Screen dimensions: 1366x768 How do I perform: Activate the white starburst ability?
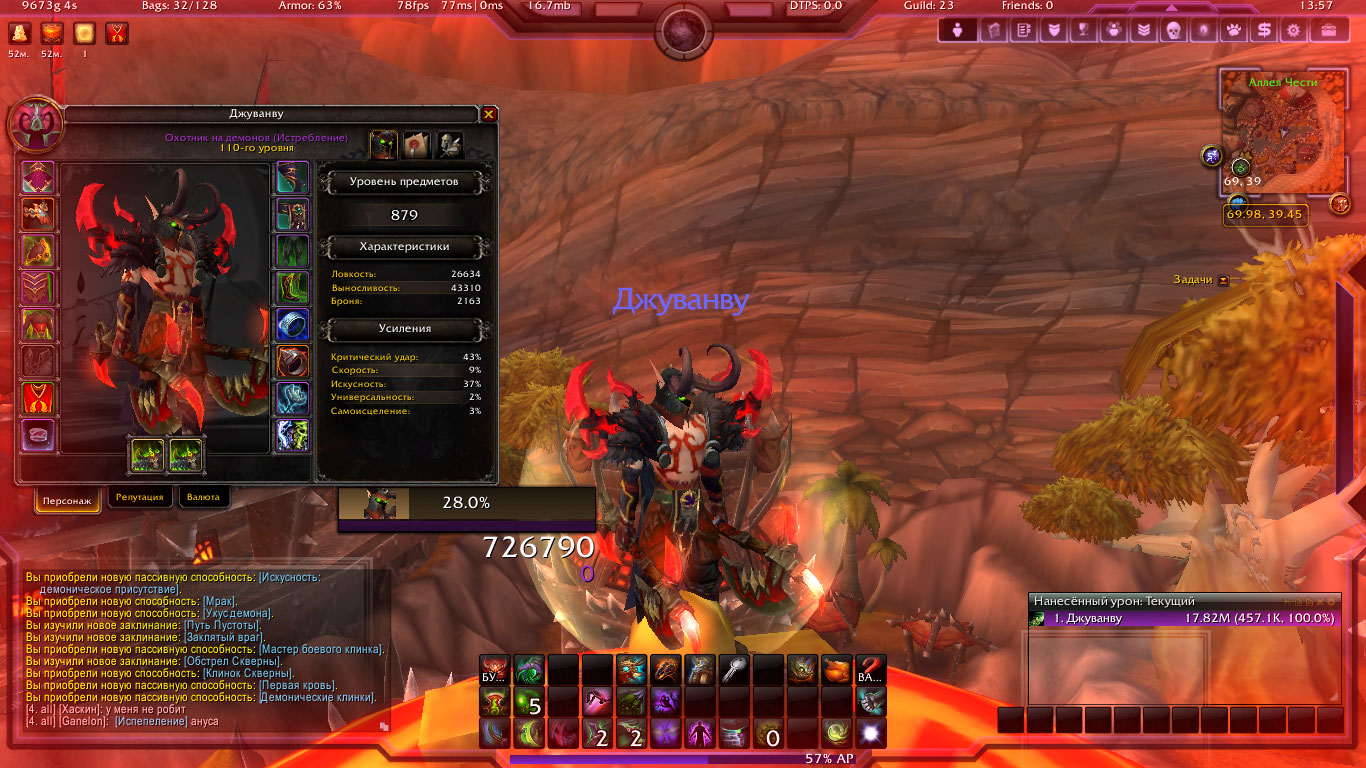point(870,734)
